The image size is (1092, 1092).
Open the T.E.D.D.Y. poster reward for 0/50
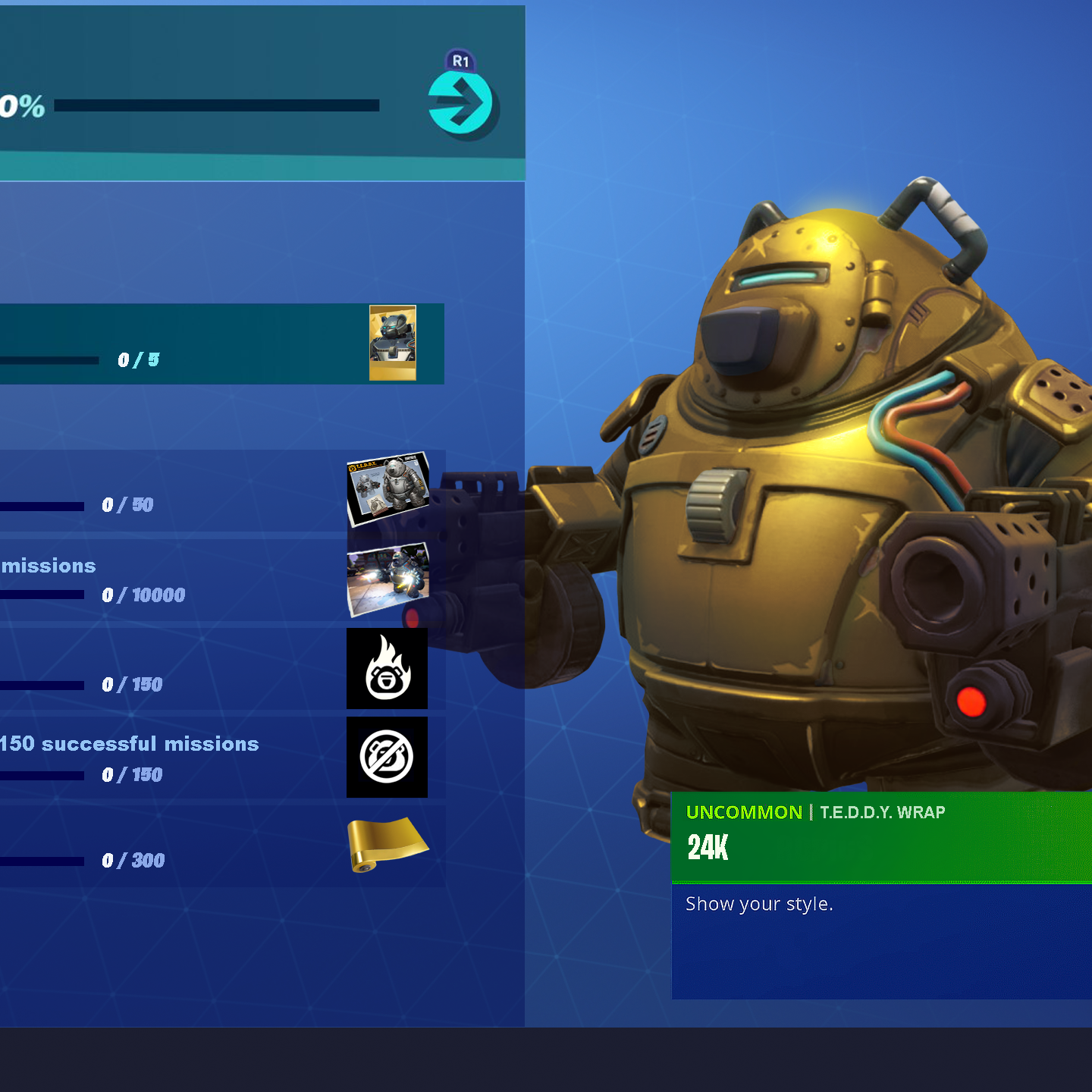click(388, 489)
